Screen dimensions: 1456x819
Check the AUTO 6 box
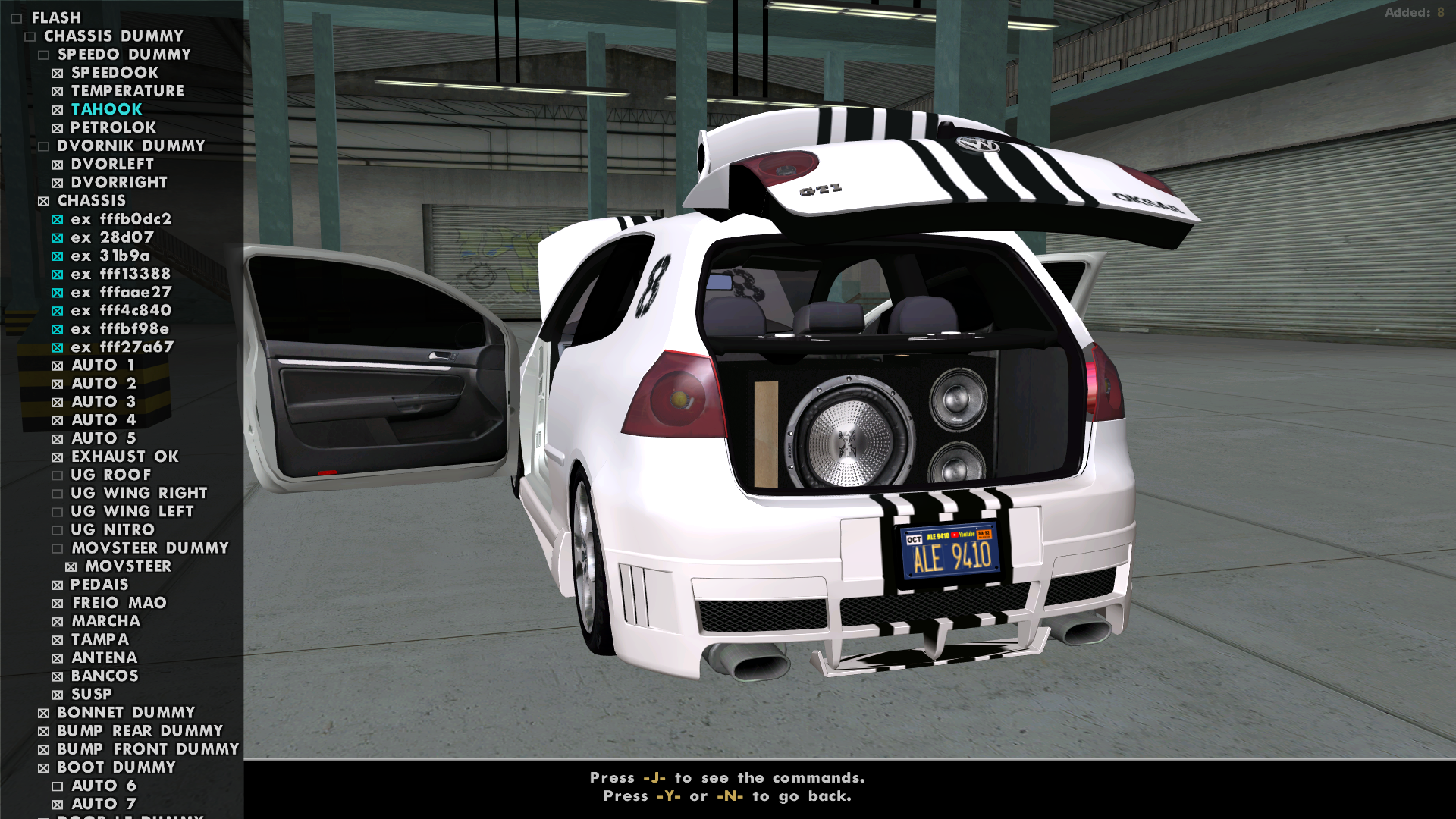pyautogui.click(x=59, y=786)
